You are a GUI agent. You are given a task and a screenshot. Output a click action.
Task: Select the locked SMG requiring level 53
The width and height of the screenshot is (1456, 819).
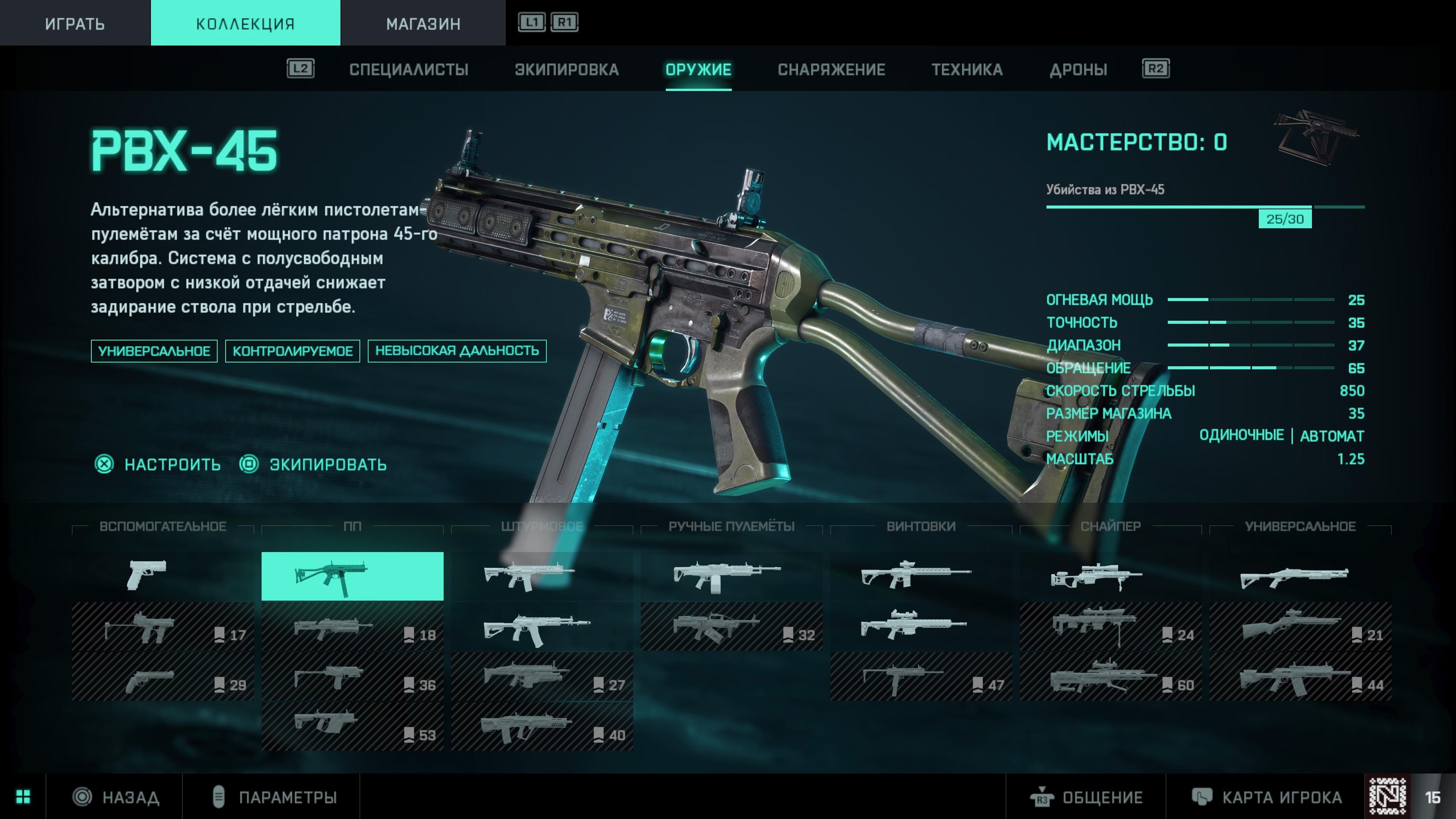(352, 726)
